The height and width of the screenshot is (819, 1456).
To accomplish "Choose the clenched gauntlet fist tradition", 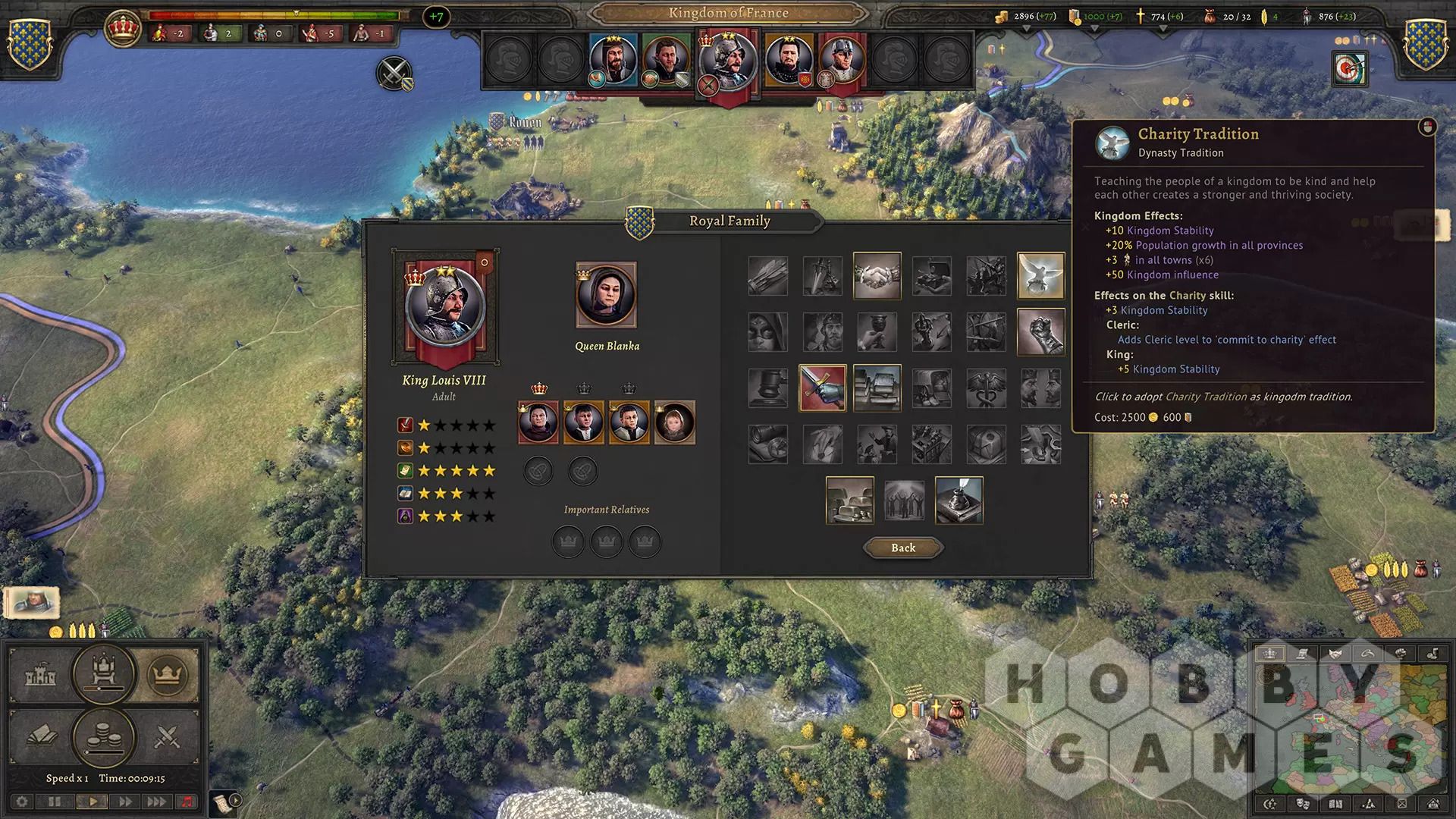I will (x=1040, y=332).
